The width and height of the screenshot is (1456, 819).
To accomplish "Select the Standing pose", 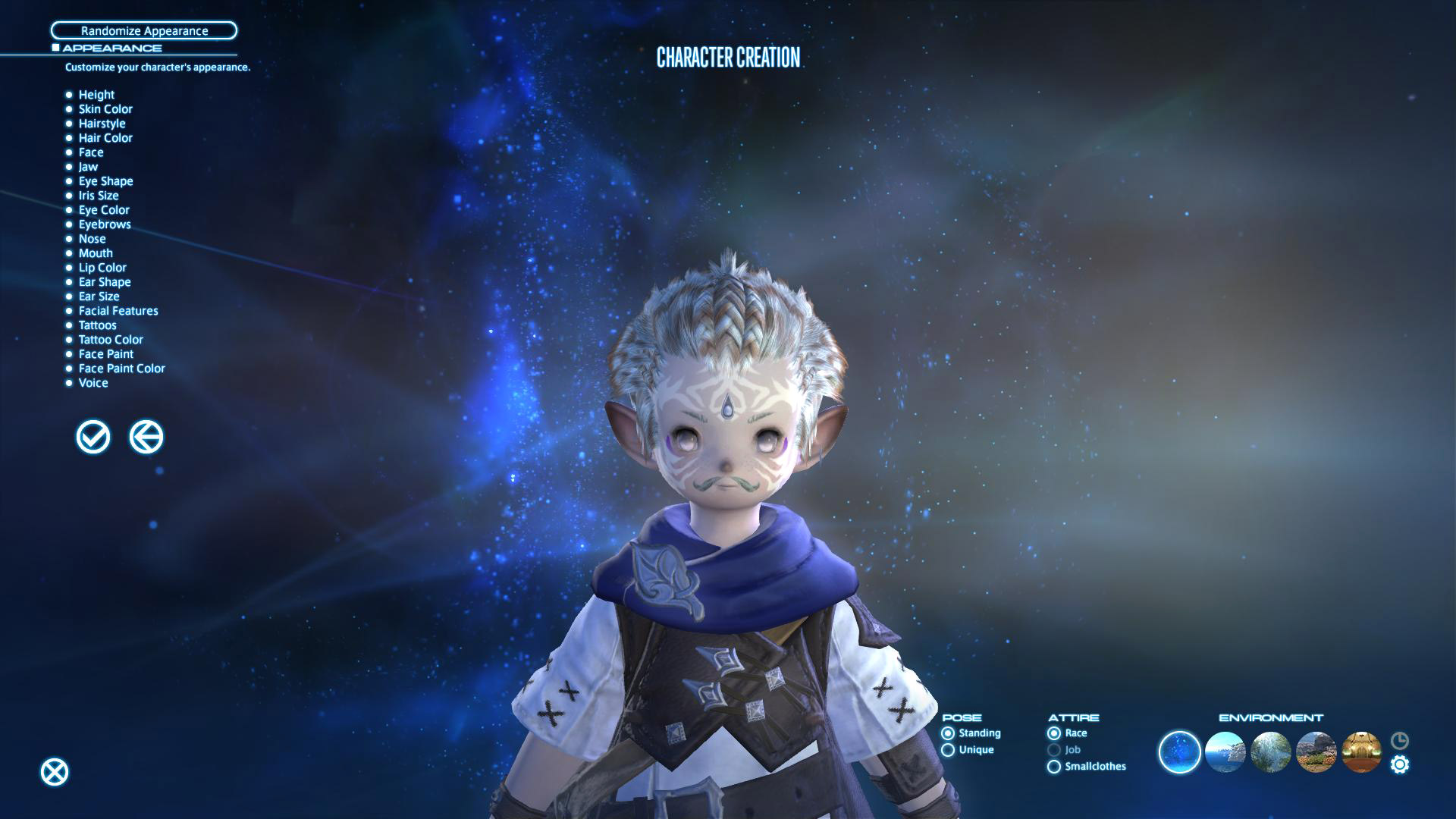I will [948, 733].
